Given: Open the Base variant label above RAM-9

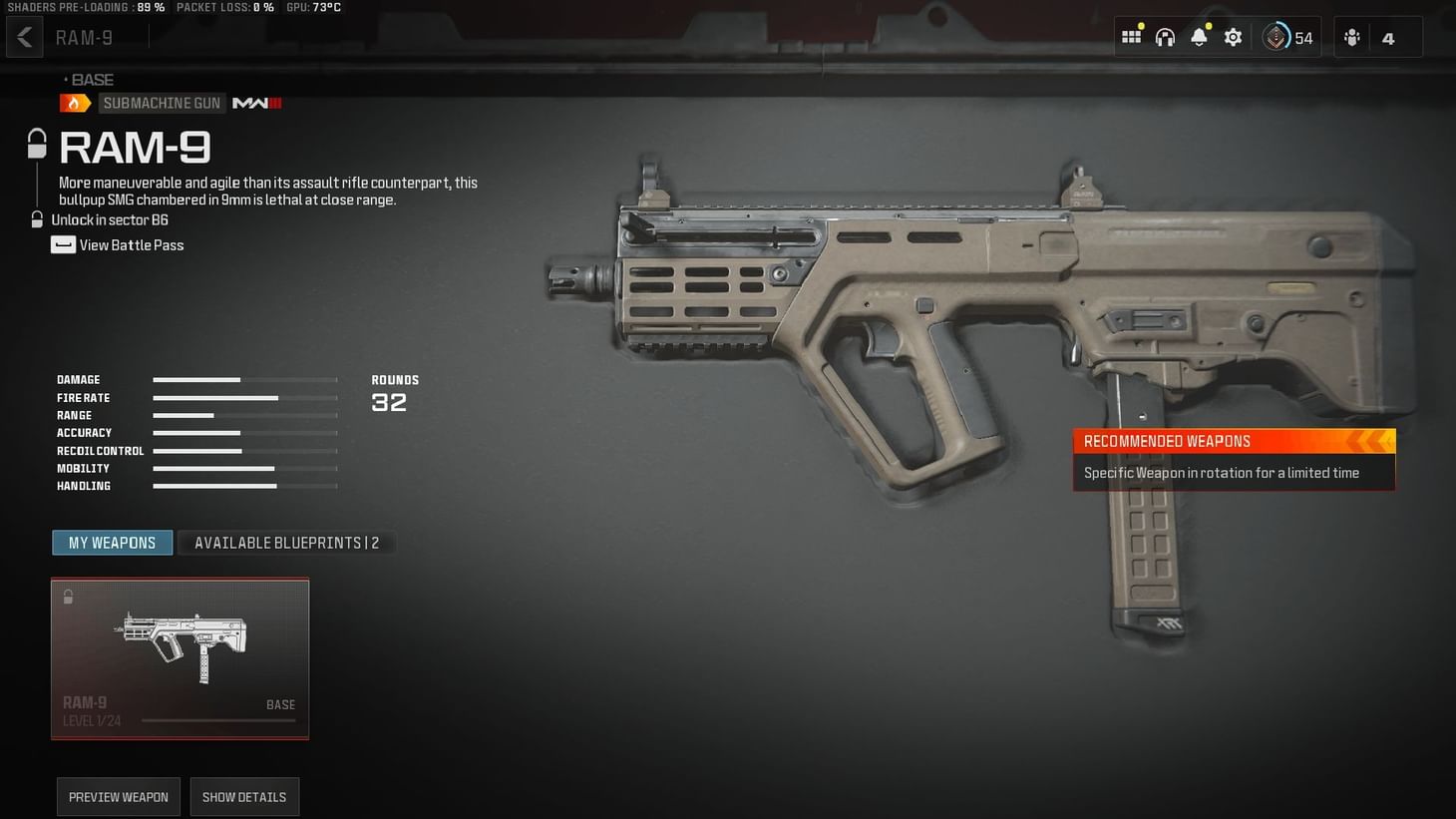Looking at the screenshot, I should point(92,79).
